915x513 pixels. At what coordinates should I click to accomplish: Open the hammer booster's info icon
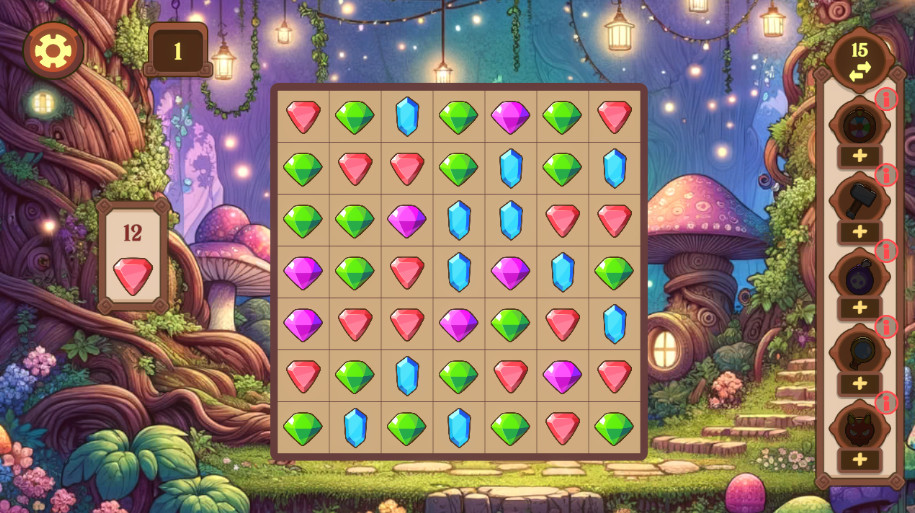click(886, 174)
